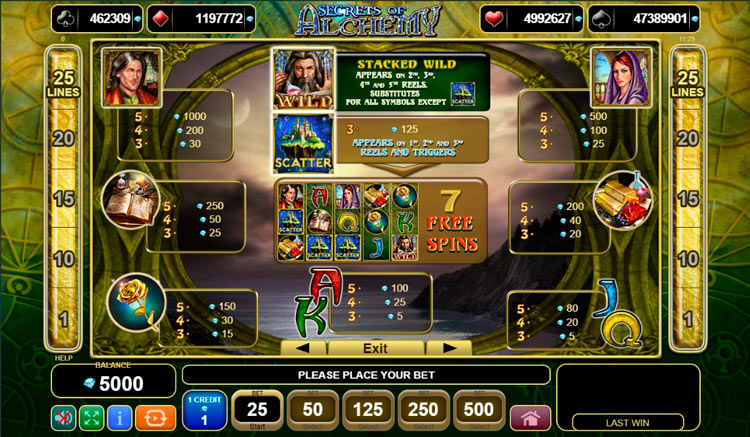Choose the 125 bet button
Viewport: 750px width, 437px height.
368,410
